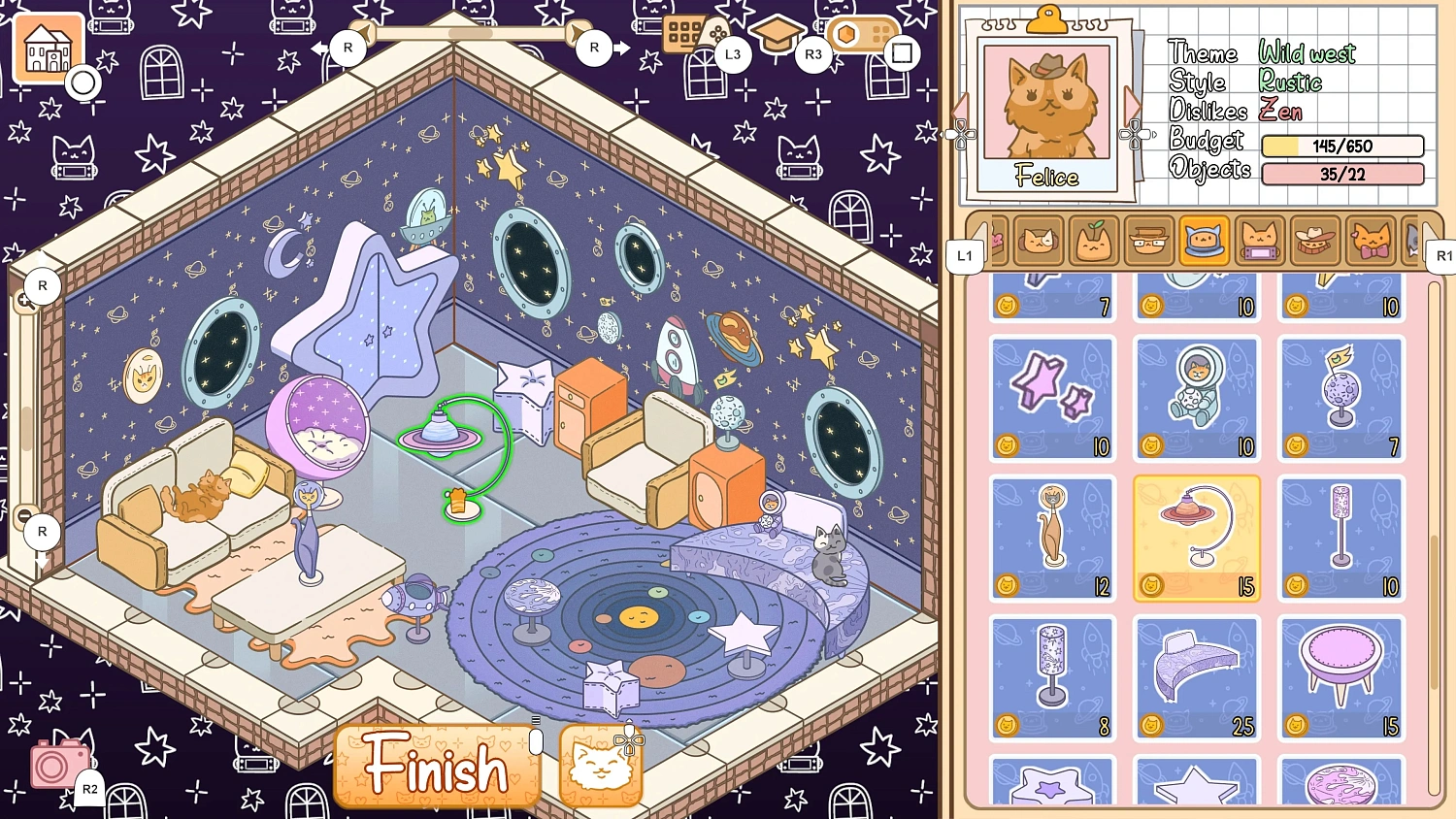Click the zoom-in magnifier icon on the left edge
1456x819 pixels.
(x=23, y=301)
